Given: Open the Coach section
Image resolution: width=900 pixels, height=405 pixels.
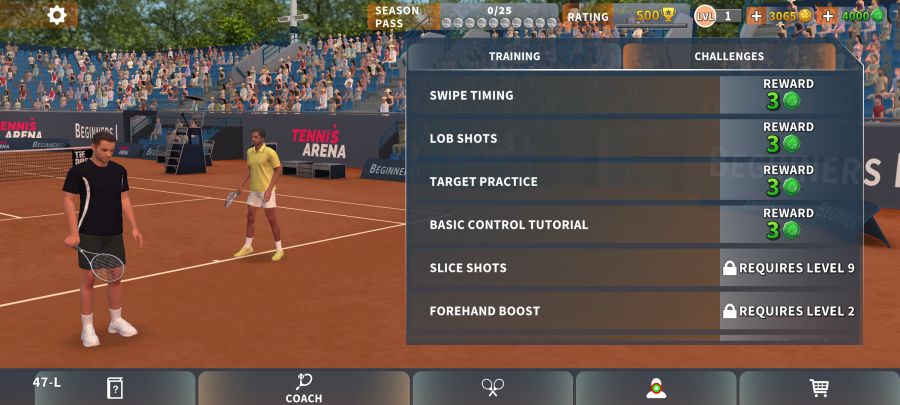Looking at the screenshot, I should click(x=303, y=387).
